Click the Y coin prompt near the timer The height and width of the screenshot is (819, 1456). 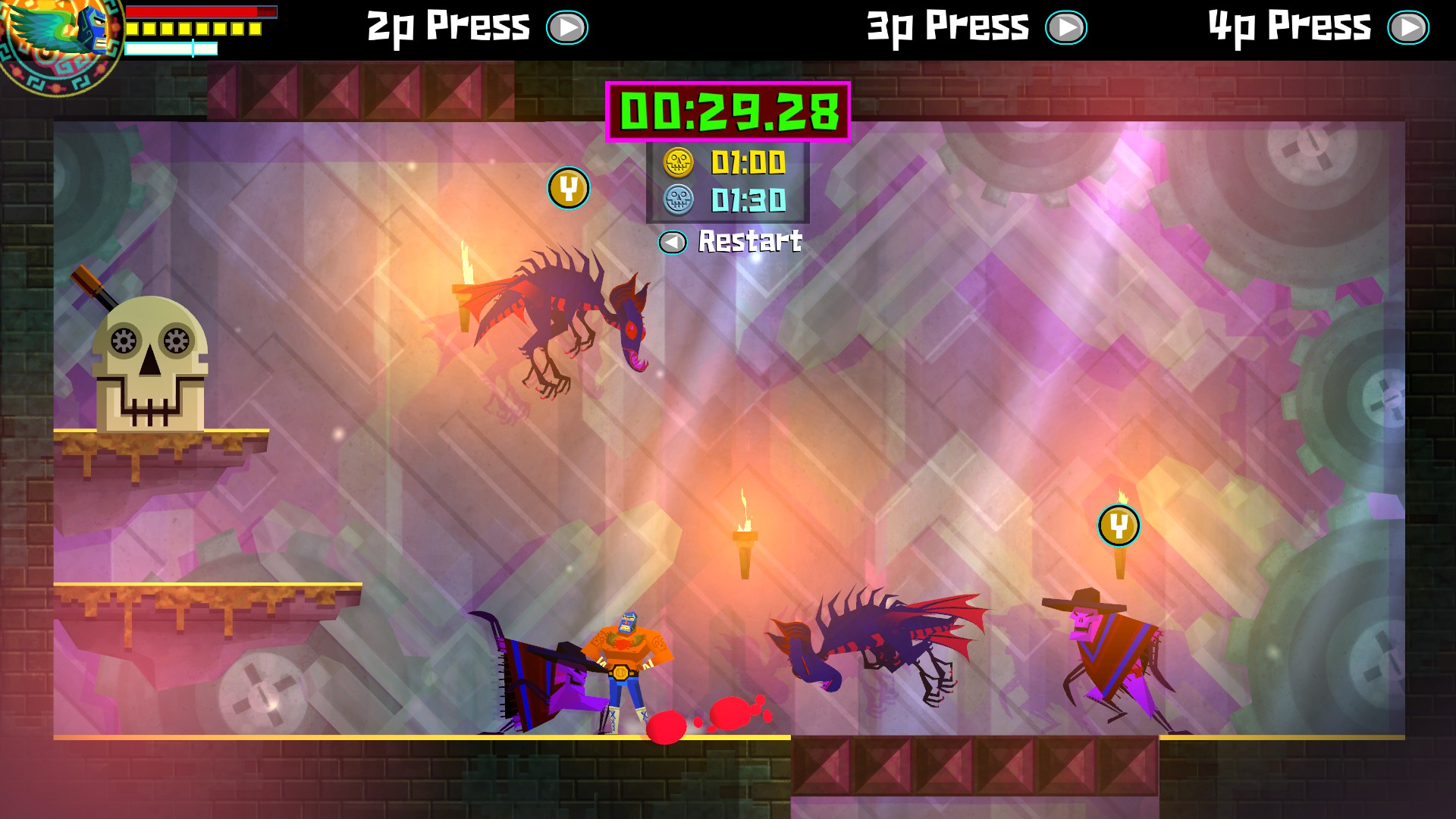pyautogui.click(x=569, y=189)
